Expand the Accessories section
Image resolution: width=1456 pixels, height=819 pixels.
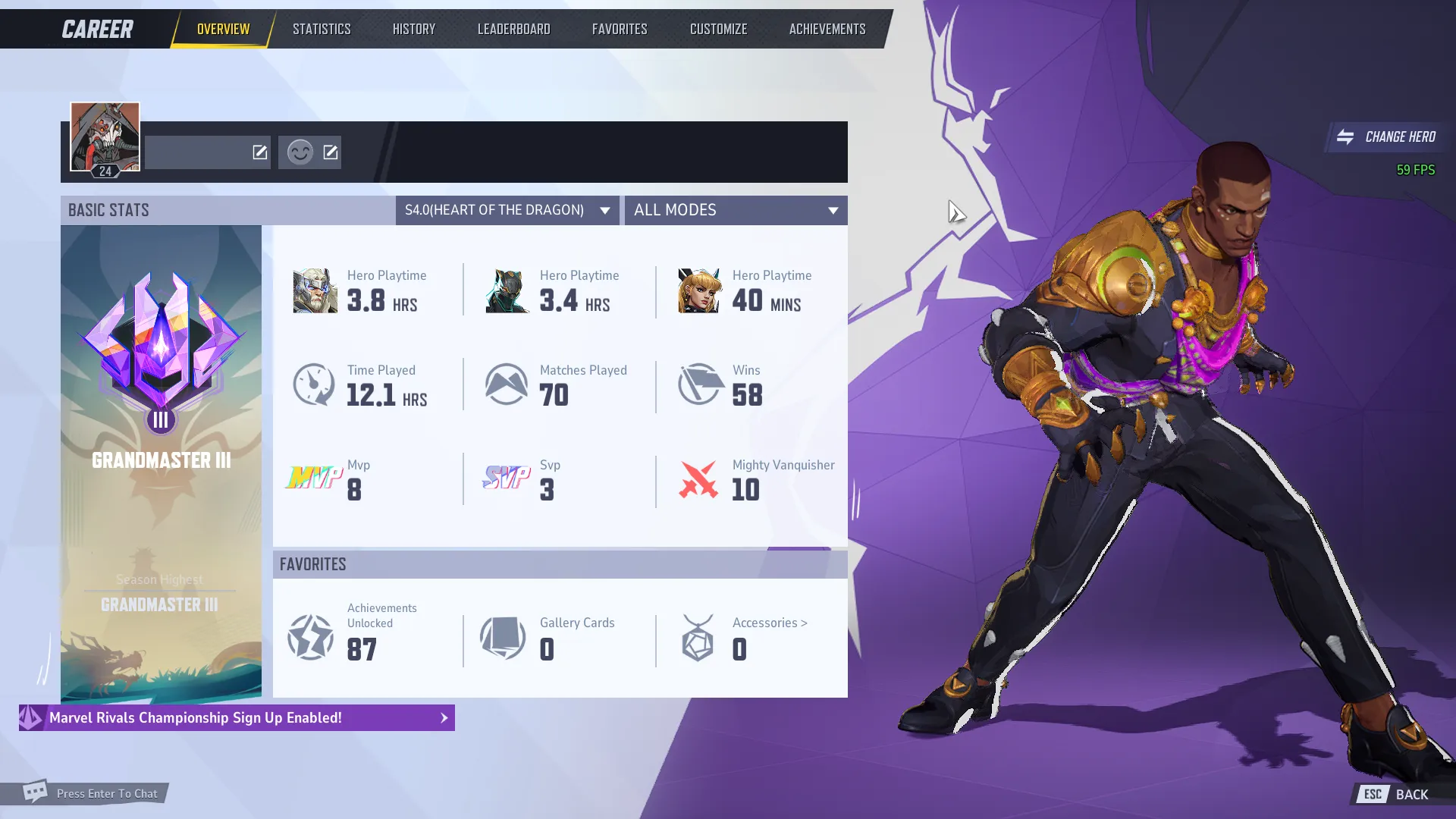(x=768, y=623)
